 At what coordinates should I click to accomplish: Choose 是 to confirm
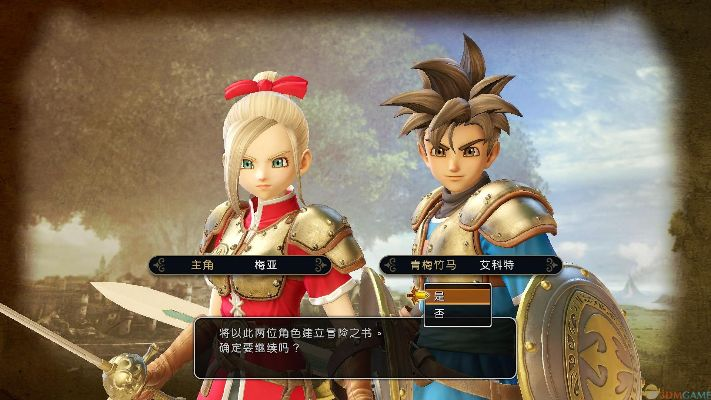click(x=457, y=295)
